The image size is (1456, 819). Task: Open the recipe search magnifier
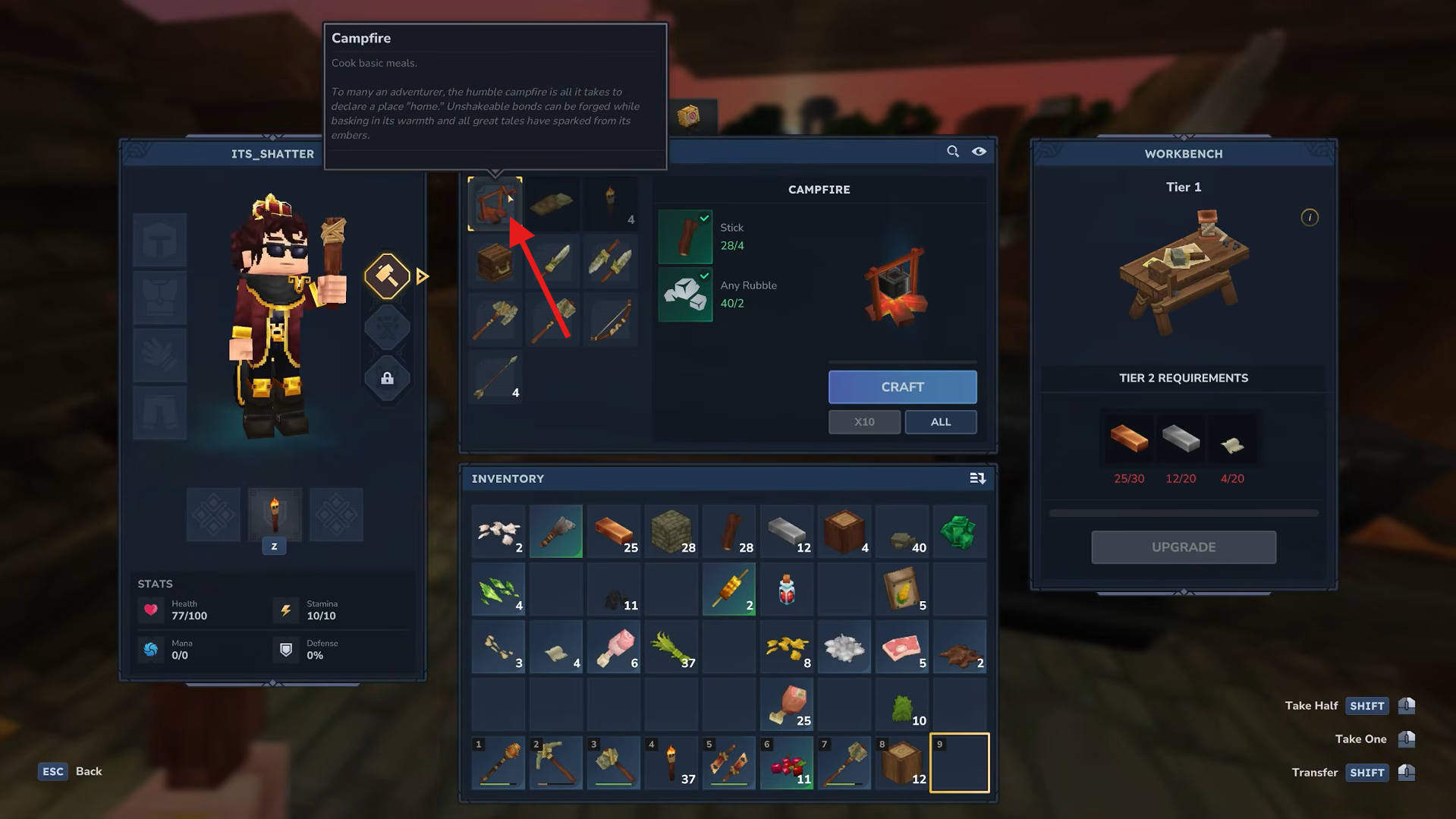tap(953, 151)
